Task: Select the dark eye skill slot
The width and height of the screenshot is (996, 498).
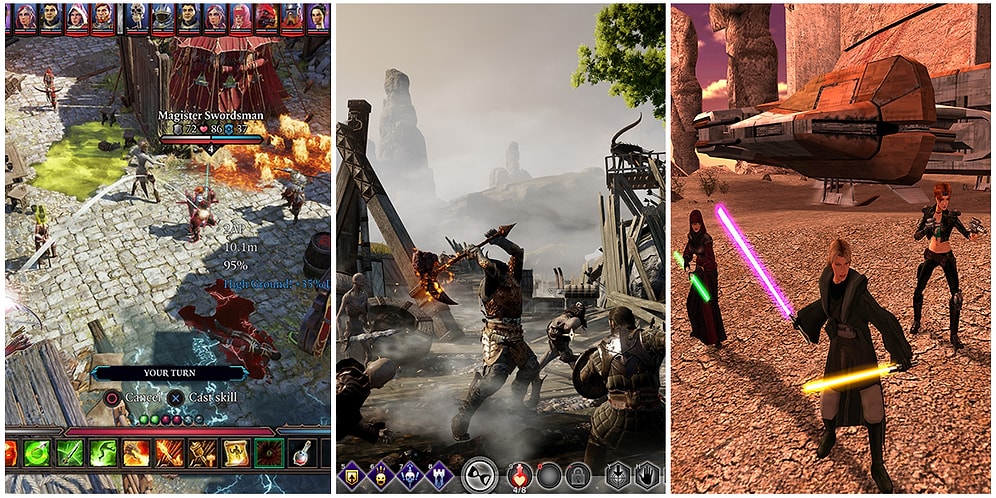Action: 268,453
